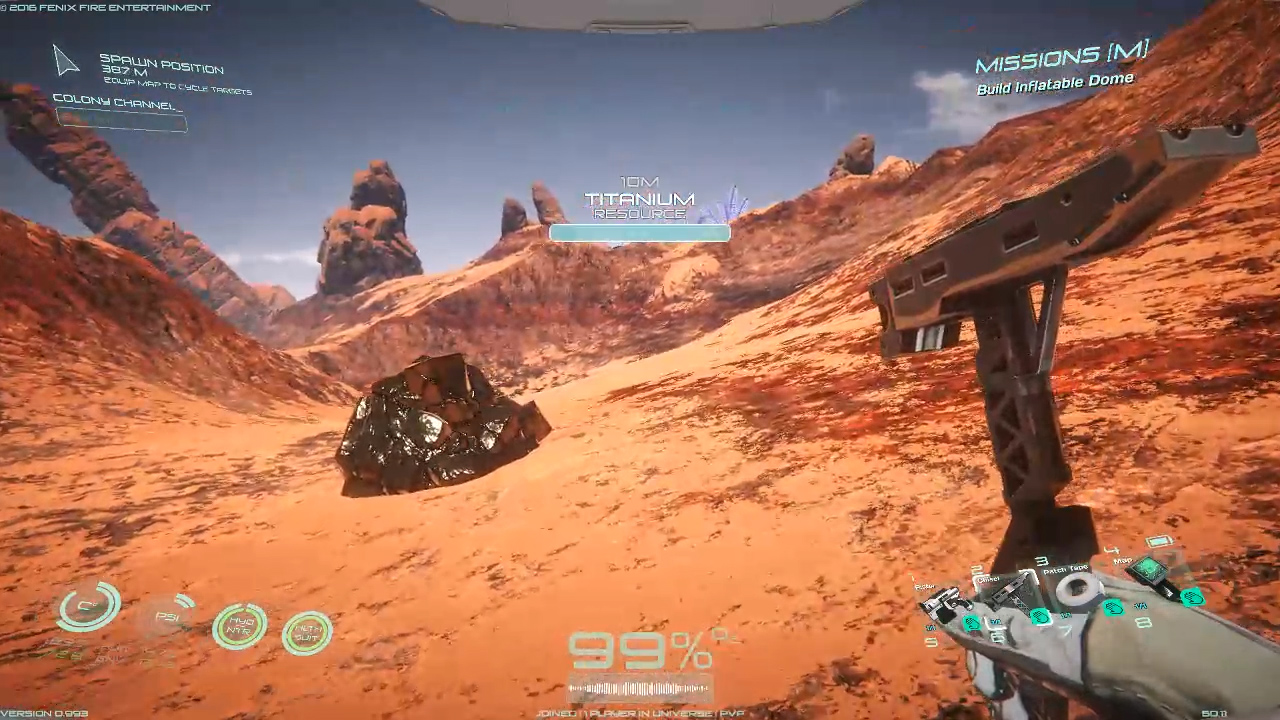Click the HLTH SUIT status gauge

click(307, 633)
